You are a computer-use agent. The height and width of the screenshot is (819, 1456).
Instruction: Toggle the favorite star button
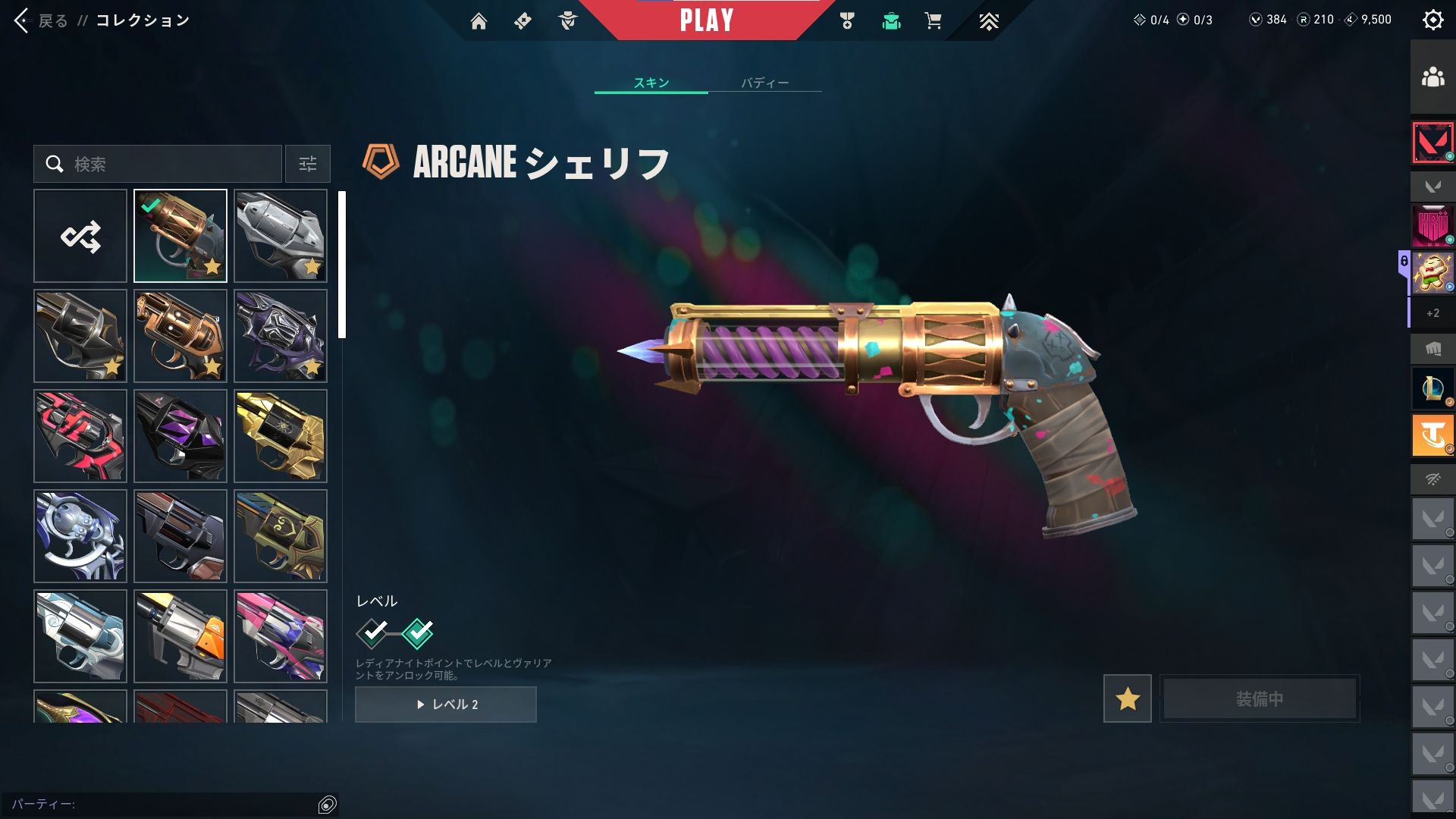coord(1127,698)
